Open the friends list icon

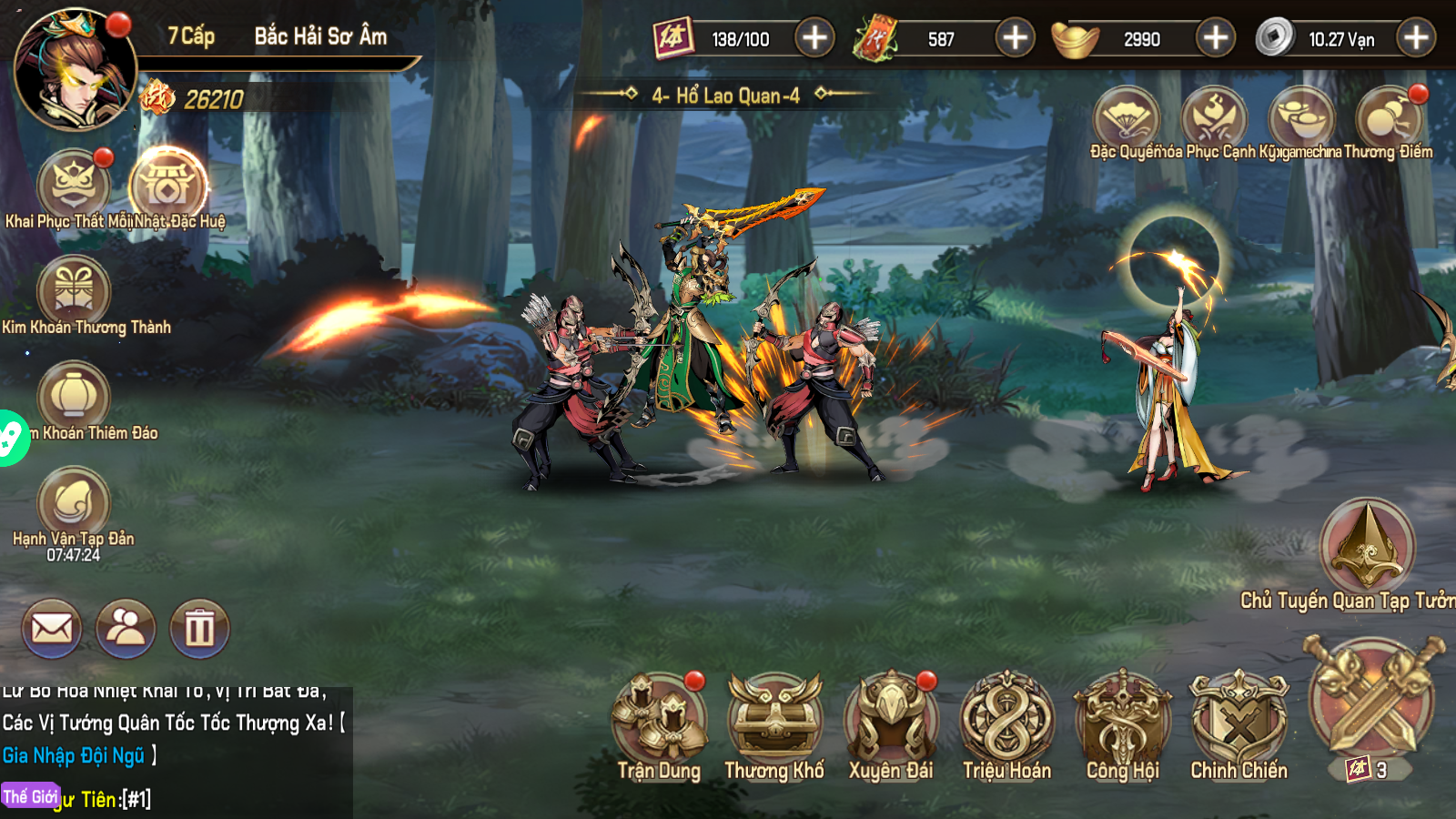click(x=126, y=628)
